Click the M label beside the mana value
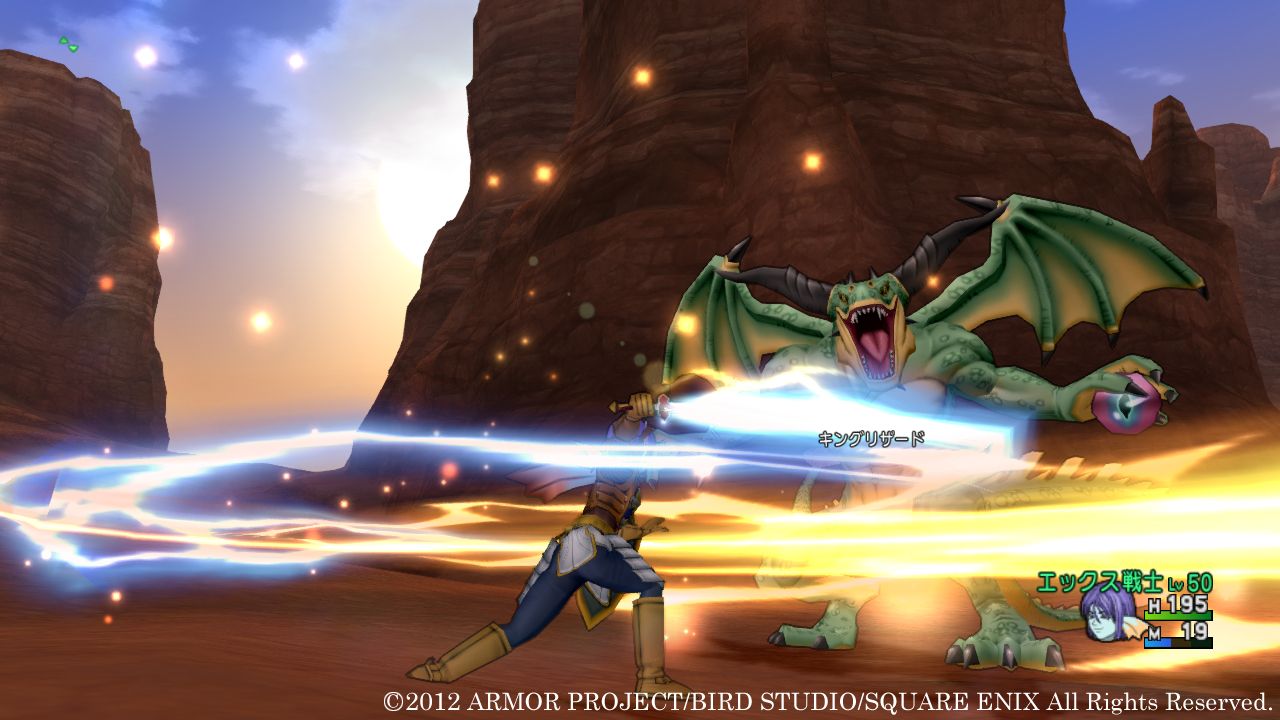 click(x=1155, y=631)
